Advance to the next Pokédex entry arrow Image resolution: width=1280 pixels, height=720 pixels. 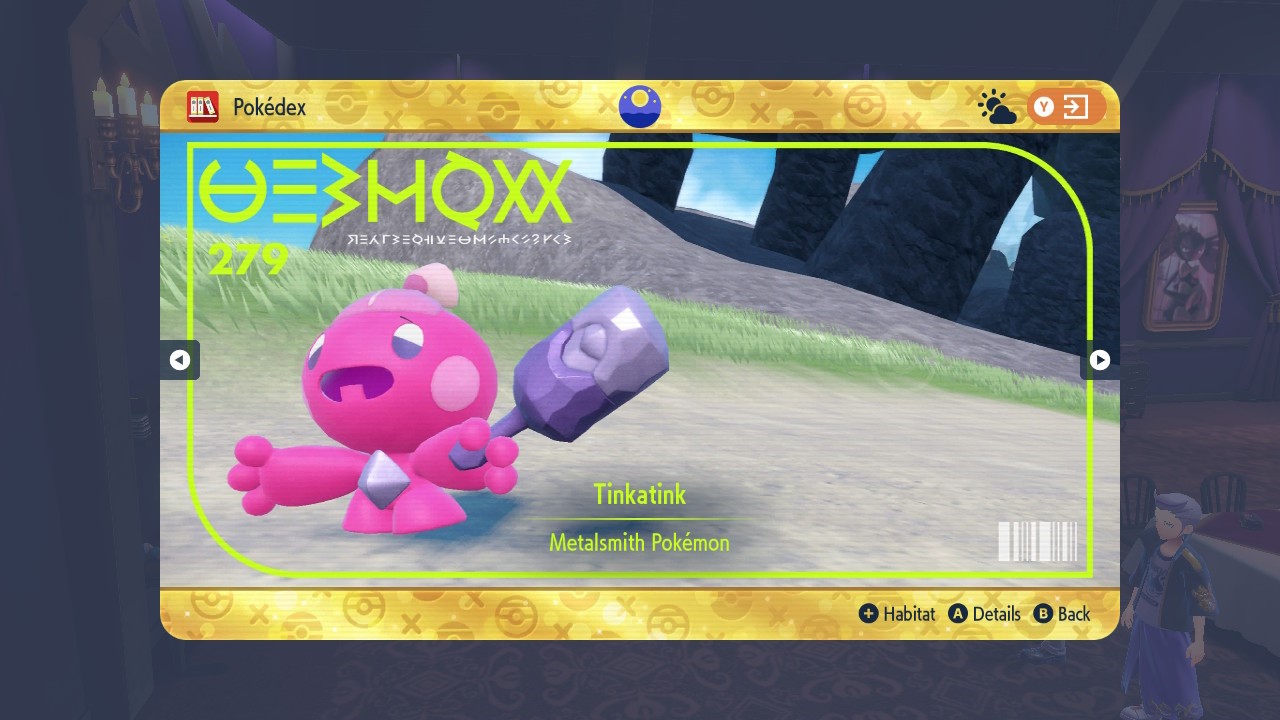coord(1099,360)
